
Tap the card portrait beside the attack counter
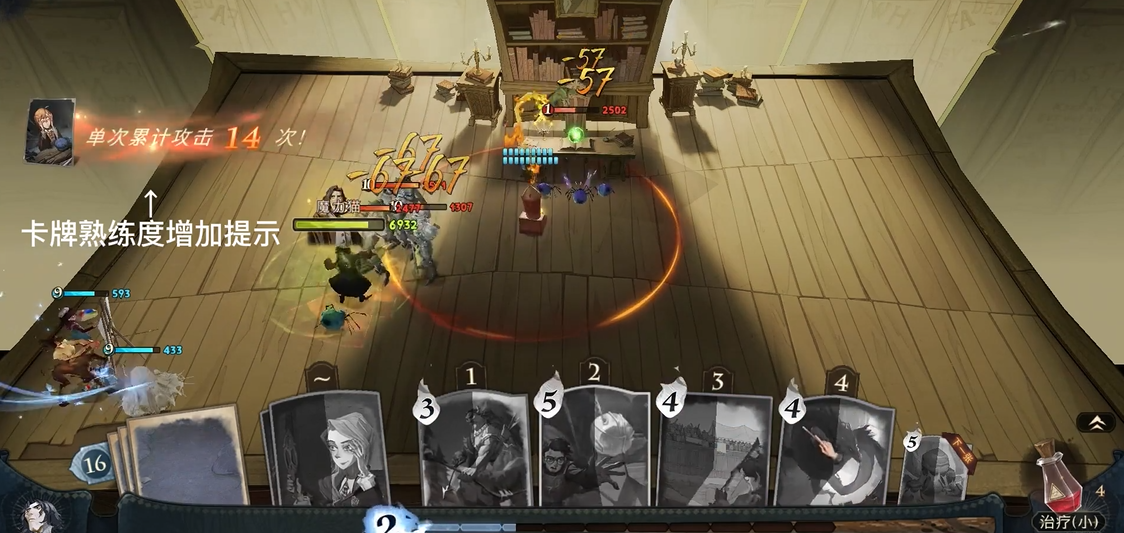(49, 129)
